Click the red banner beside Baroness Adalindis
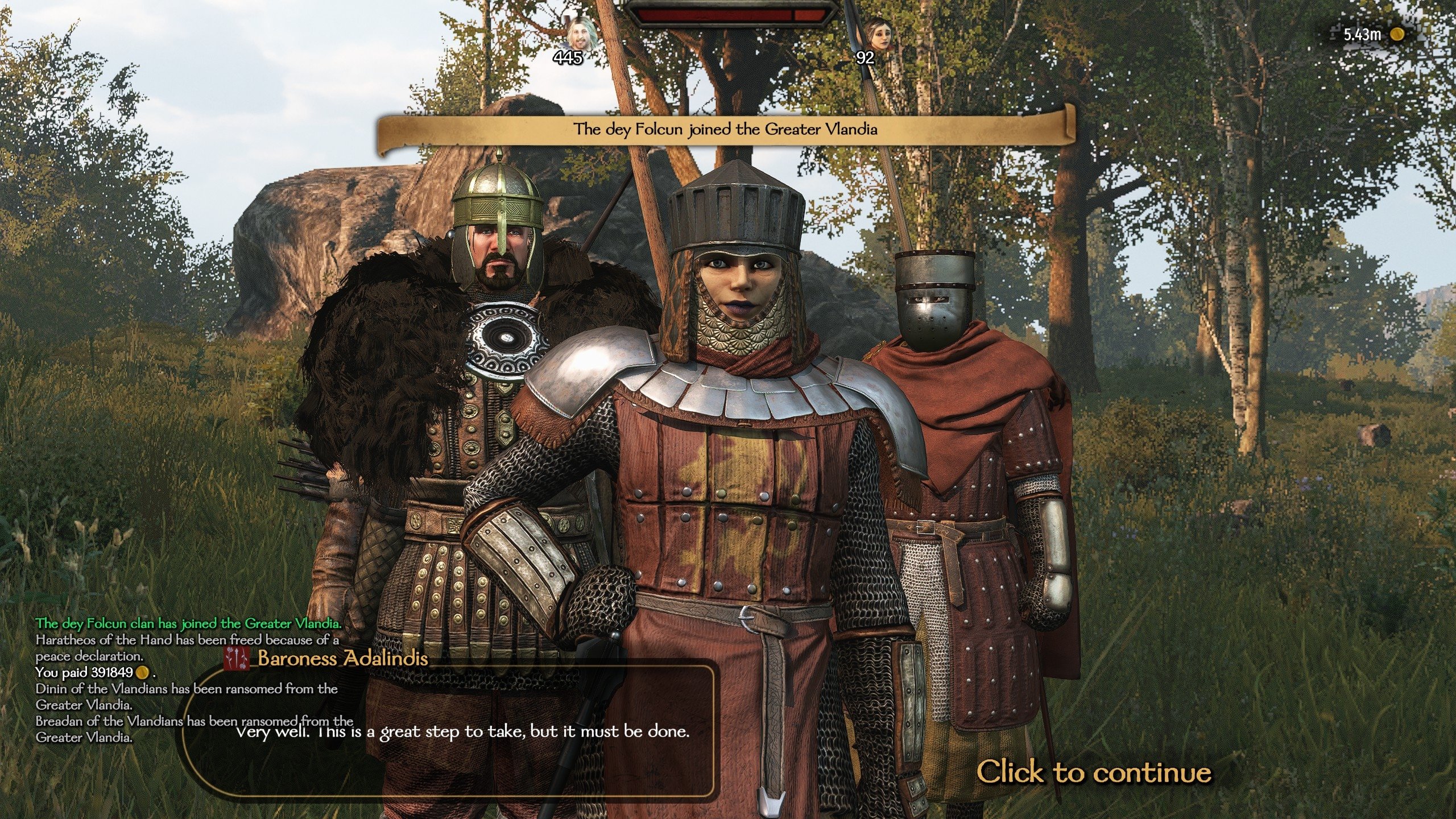 click(x=236, y=659)
